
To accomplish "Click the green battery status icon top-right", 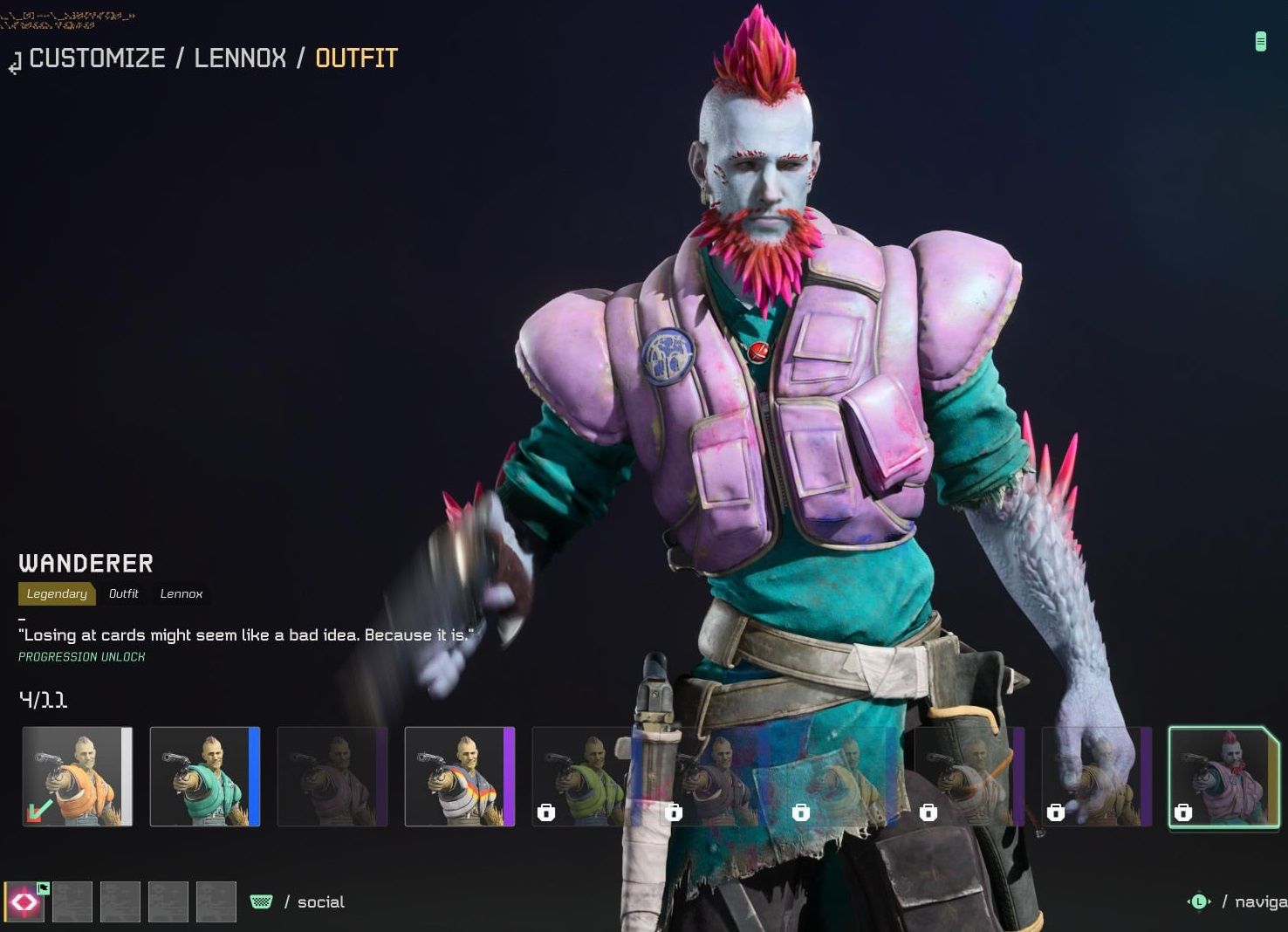I will click(1259, 41).
